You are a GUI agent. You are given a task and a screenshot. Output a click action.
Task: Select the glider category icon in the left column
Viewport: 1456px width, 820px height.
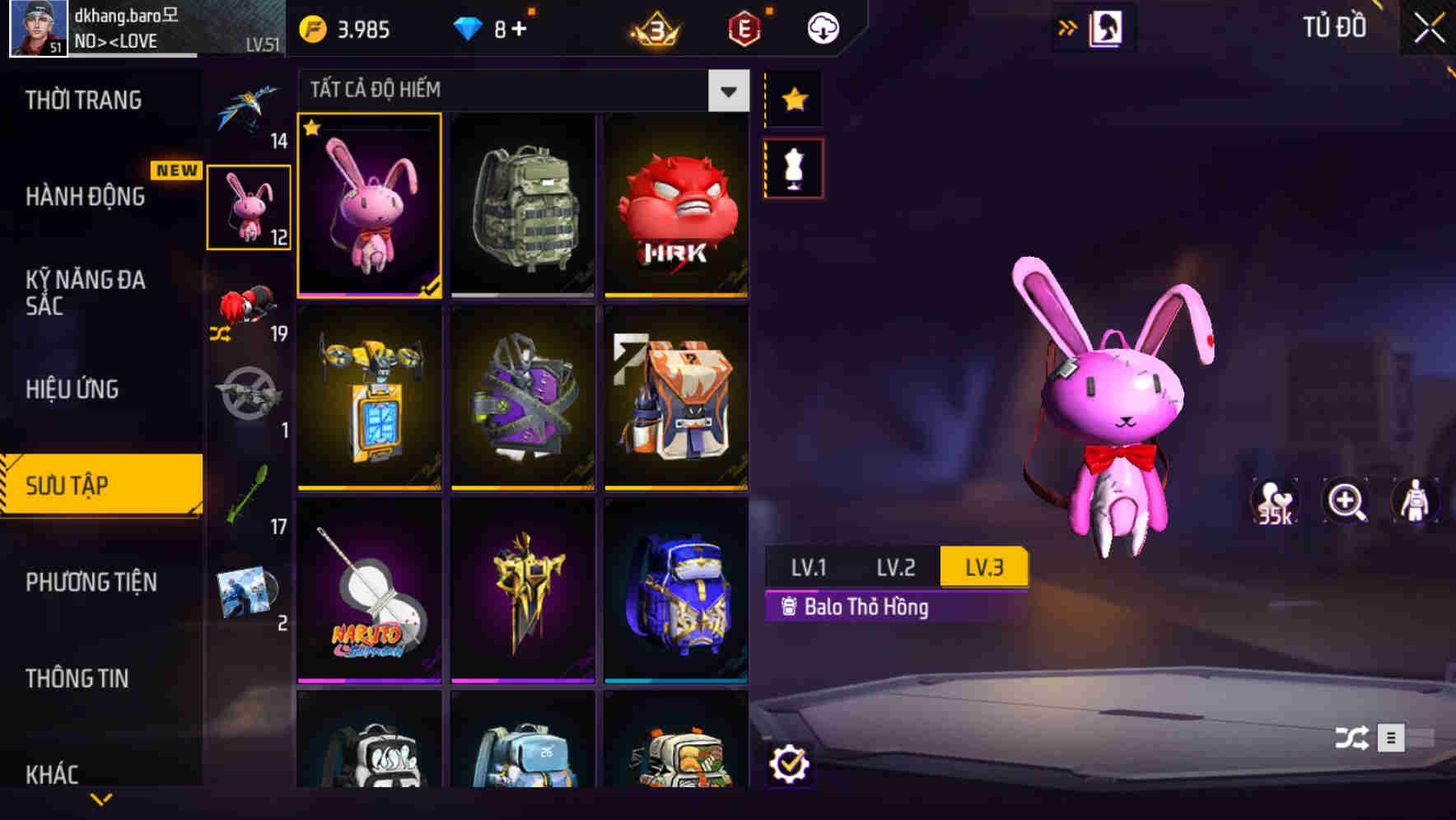click(247, 105)
